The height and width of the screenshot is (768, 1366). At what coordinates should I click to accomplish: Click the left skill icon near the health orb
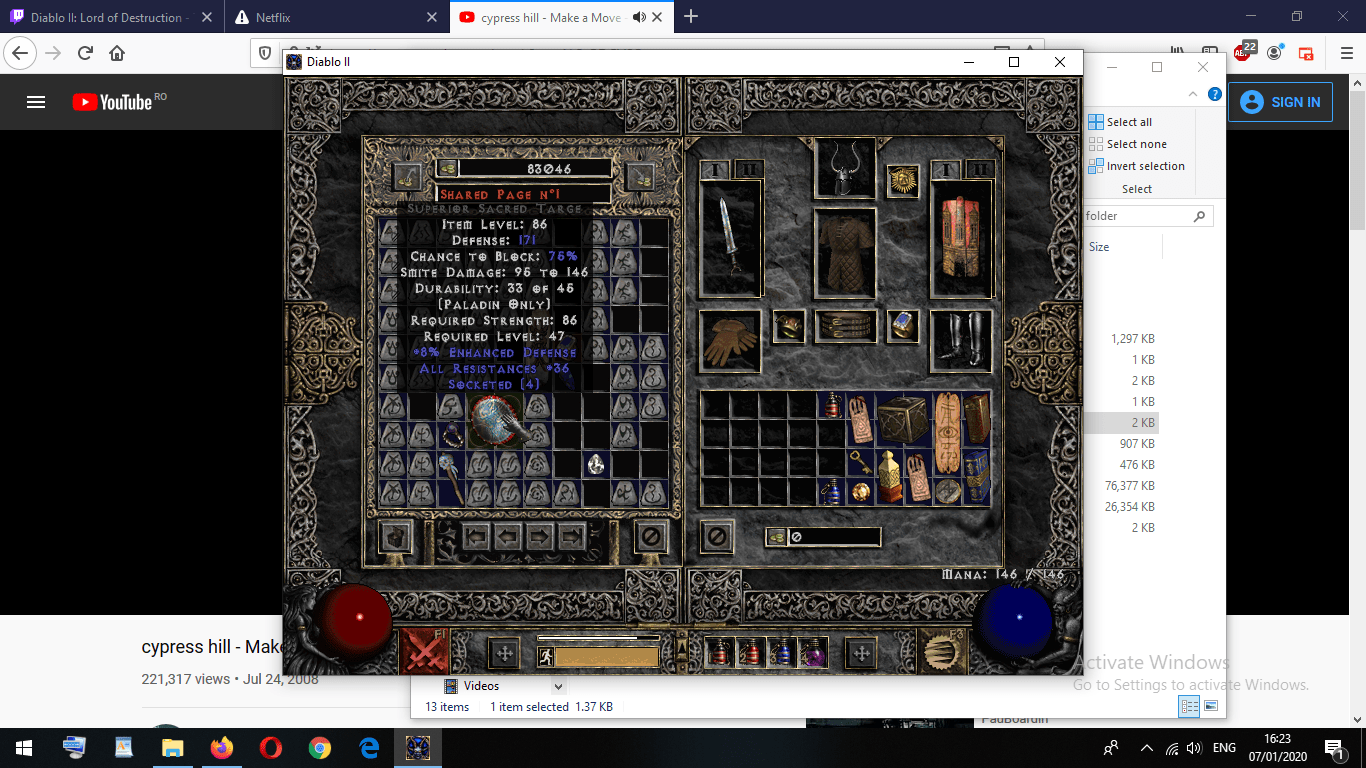point(425,651)
